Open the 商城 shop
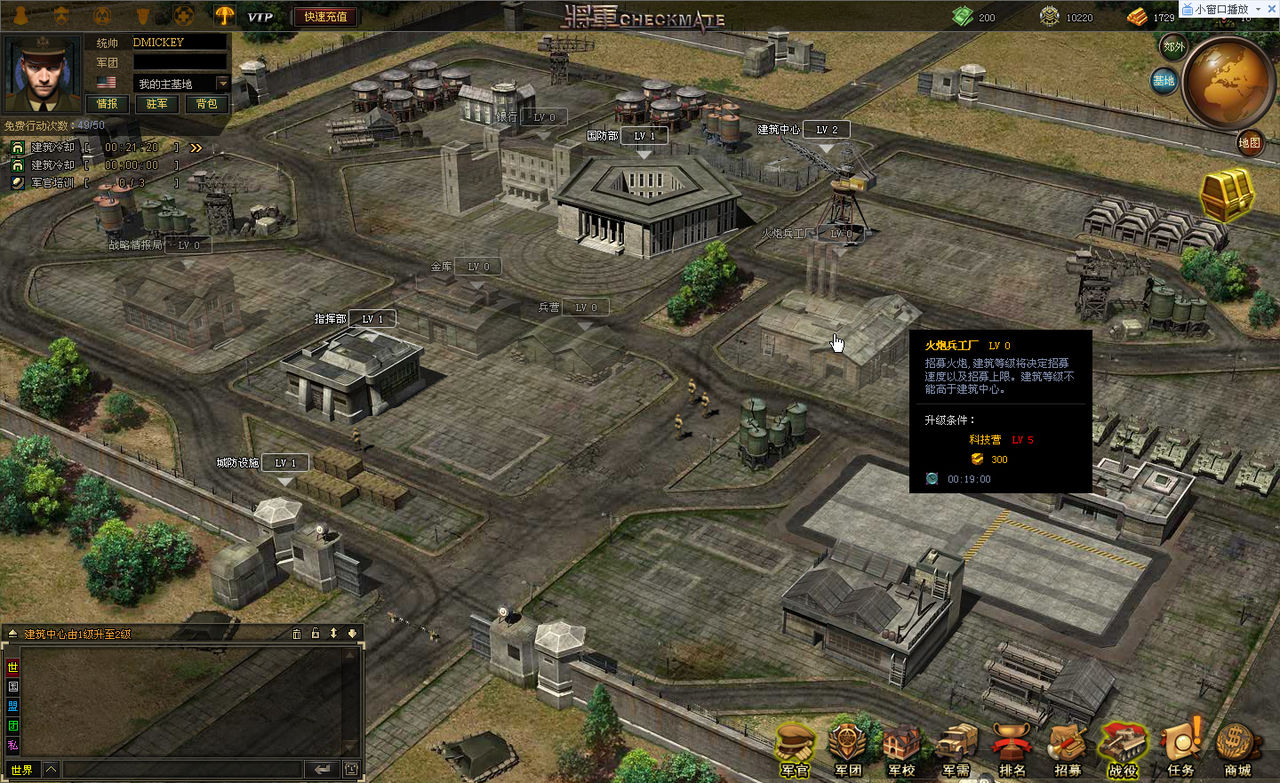This screenshot has width=1280, height=783. (1237, 751)
